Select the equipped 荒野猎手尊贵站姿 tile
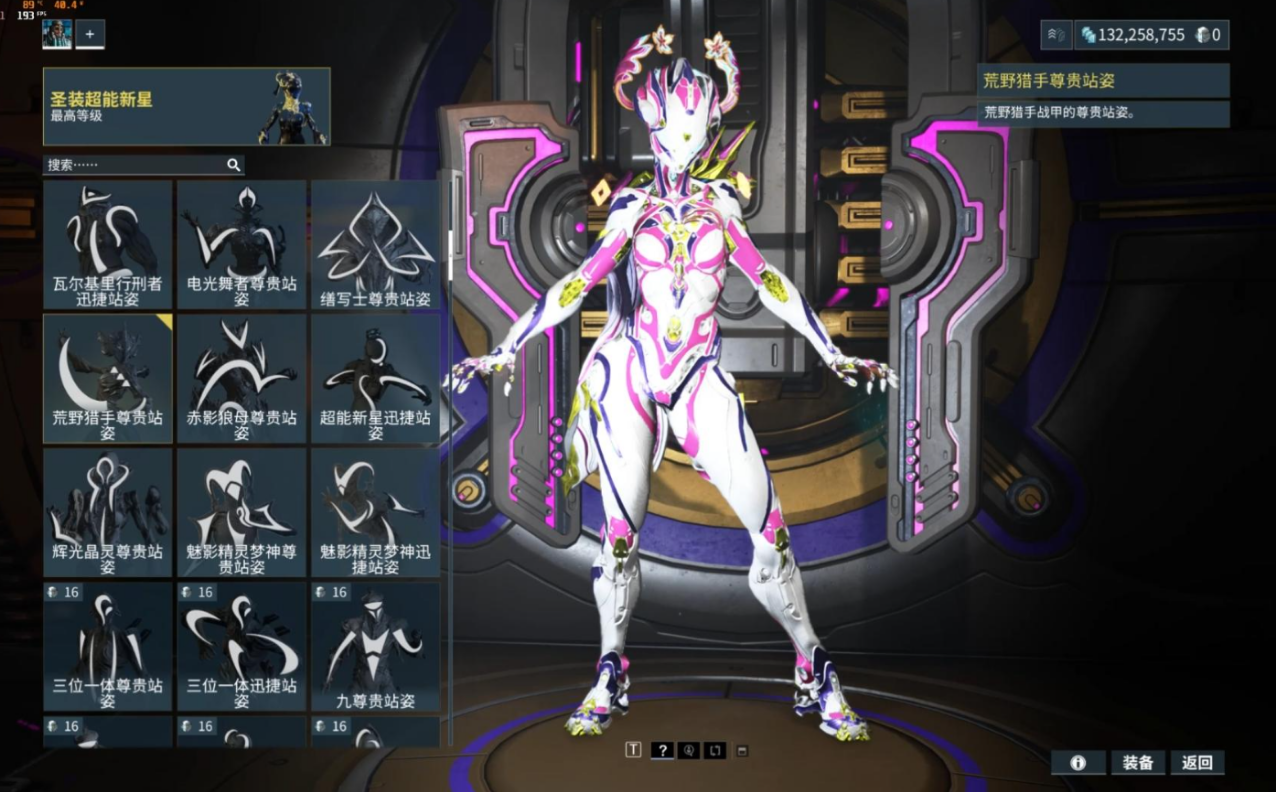 [x=107, y=378]
